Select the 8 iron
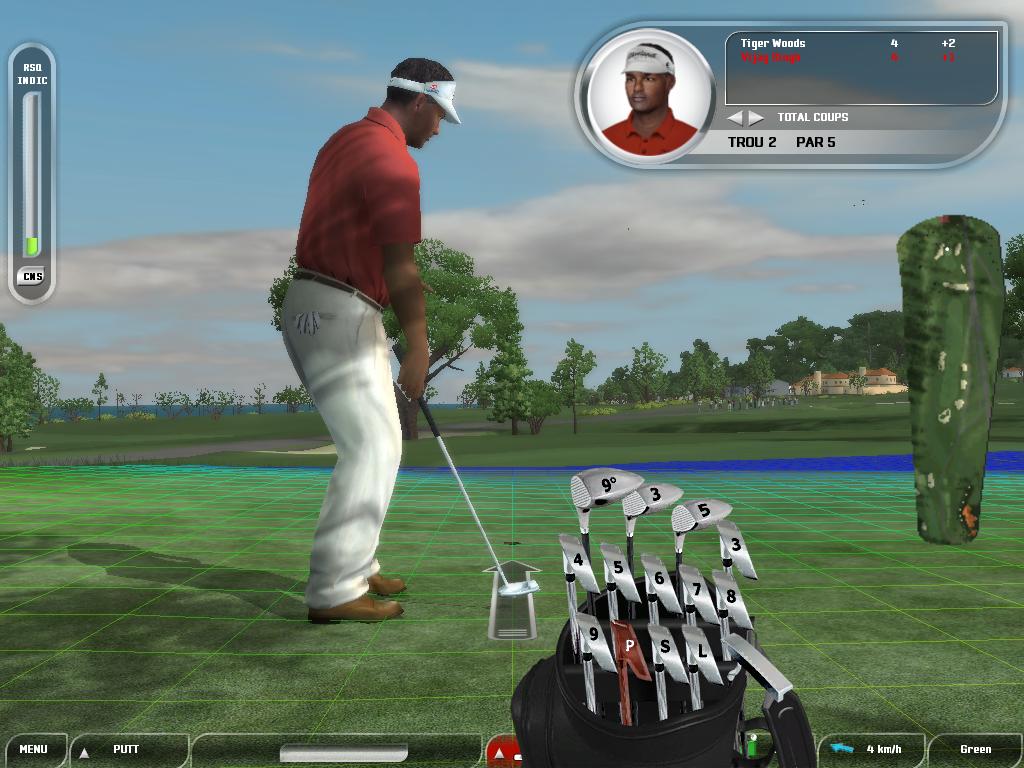1024x768 pixels. (x=731, y=597)
